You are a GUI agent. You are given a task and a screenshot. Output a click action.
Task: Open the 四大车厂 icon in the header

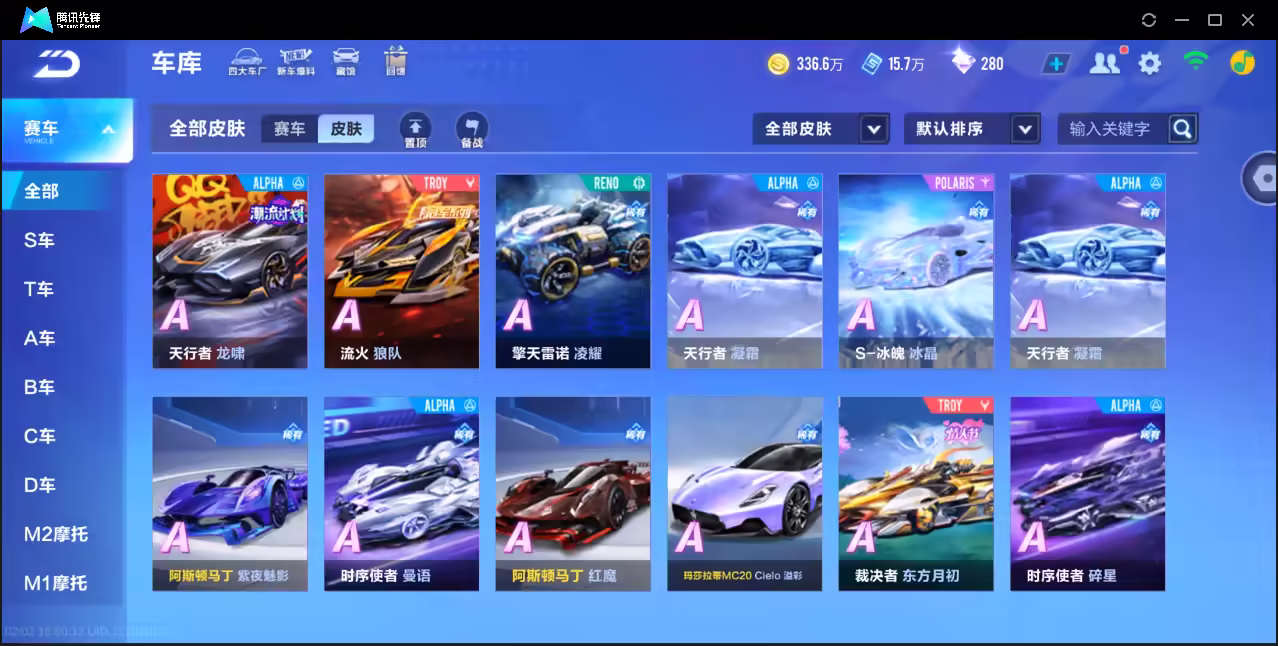click(x=245, y=62)
